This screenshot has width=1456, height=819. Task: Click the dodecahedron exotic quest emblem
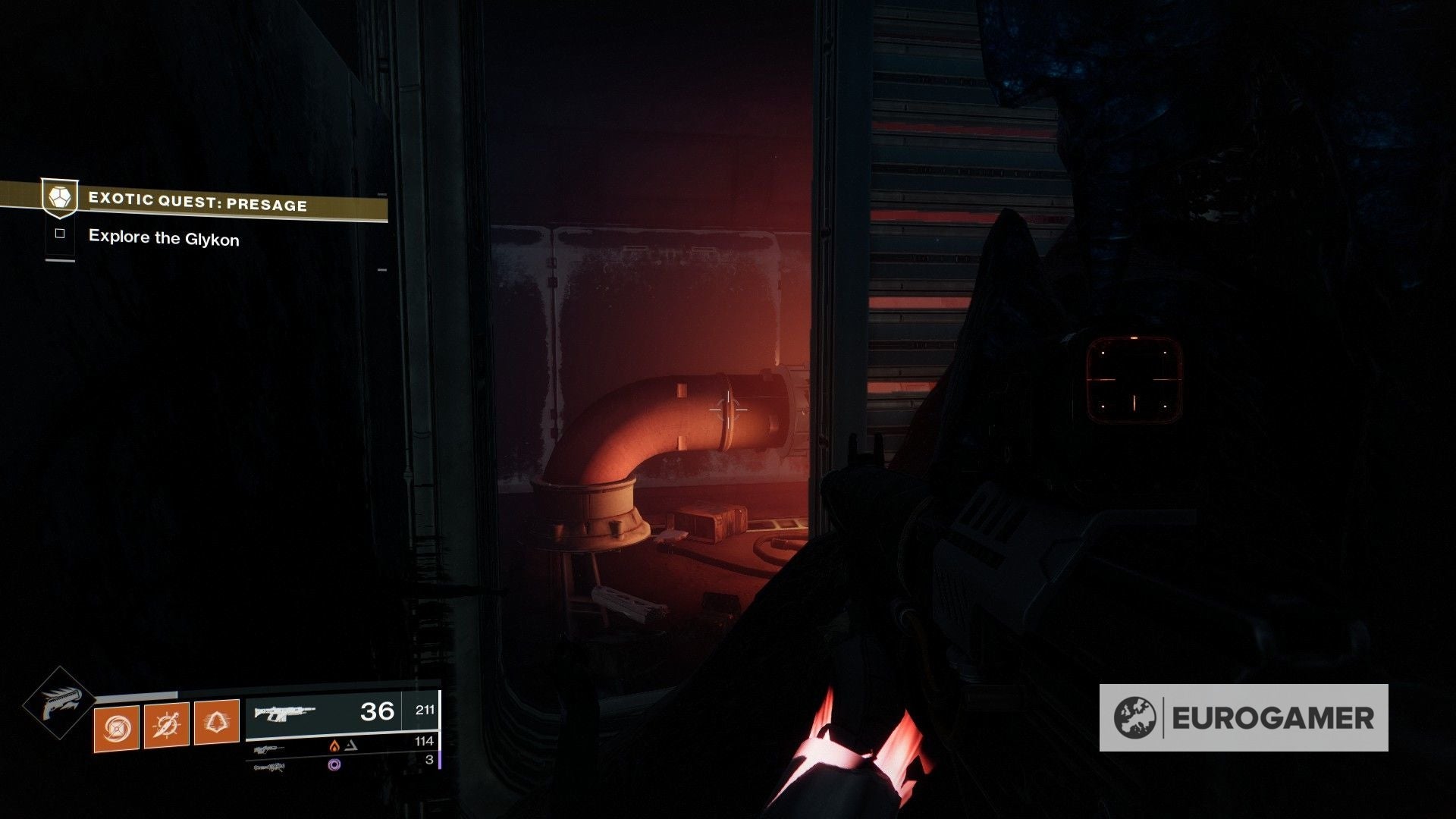pos(61,197)
